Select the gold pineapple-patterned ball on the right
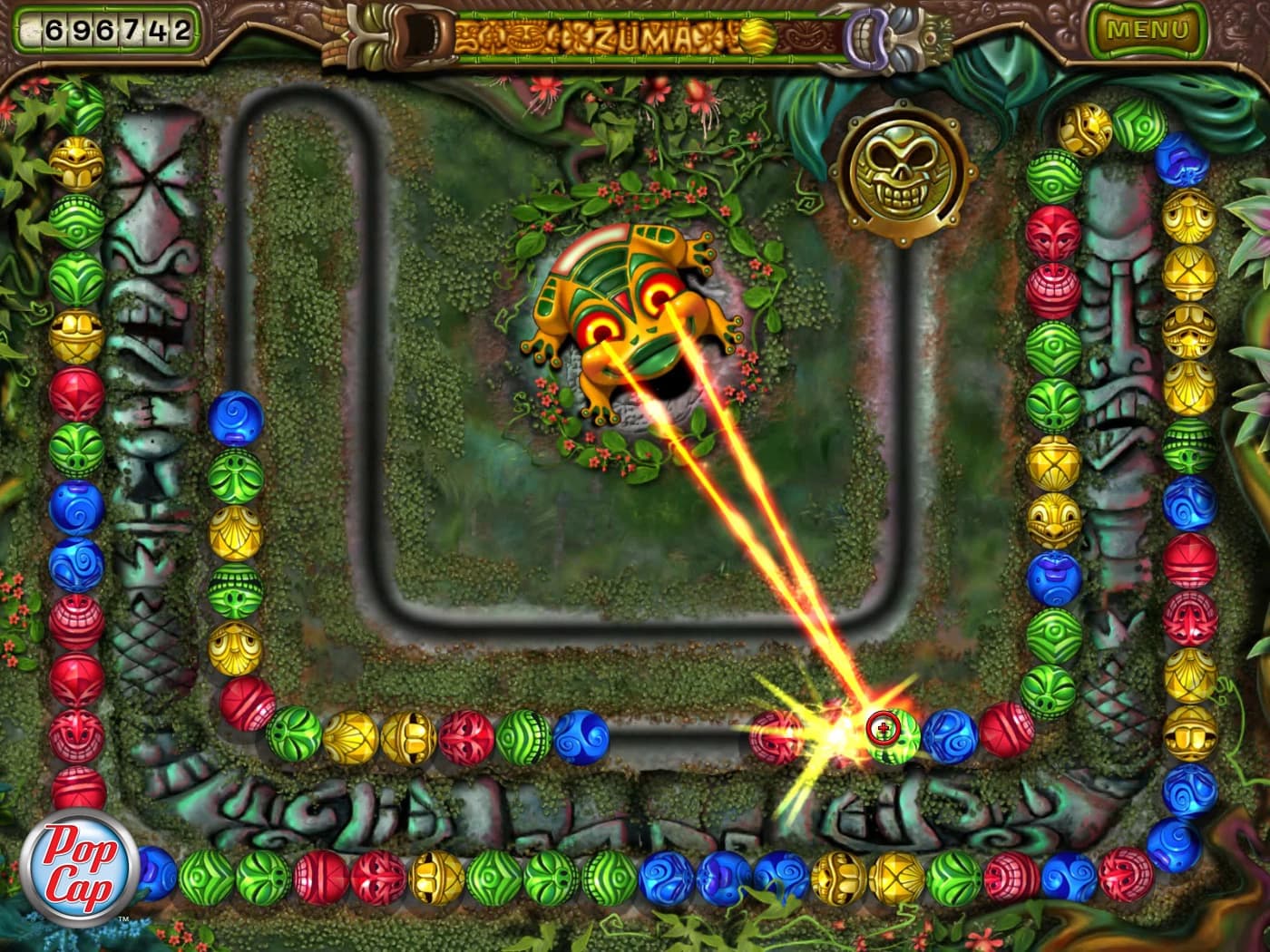Image resolution: width=1270 pixels, height=952 pixels. pos(1054,462)
